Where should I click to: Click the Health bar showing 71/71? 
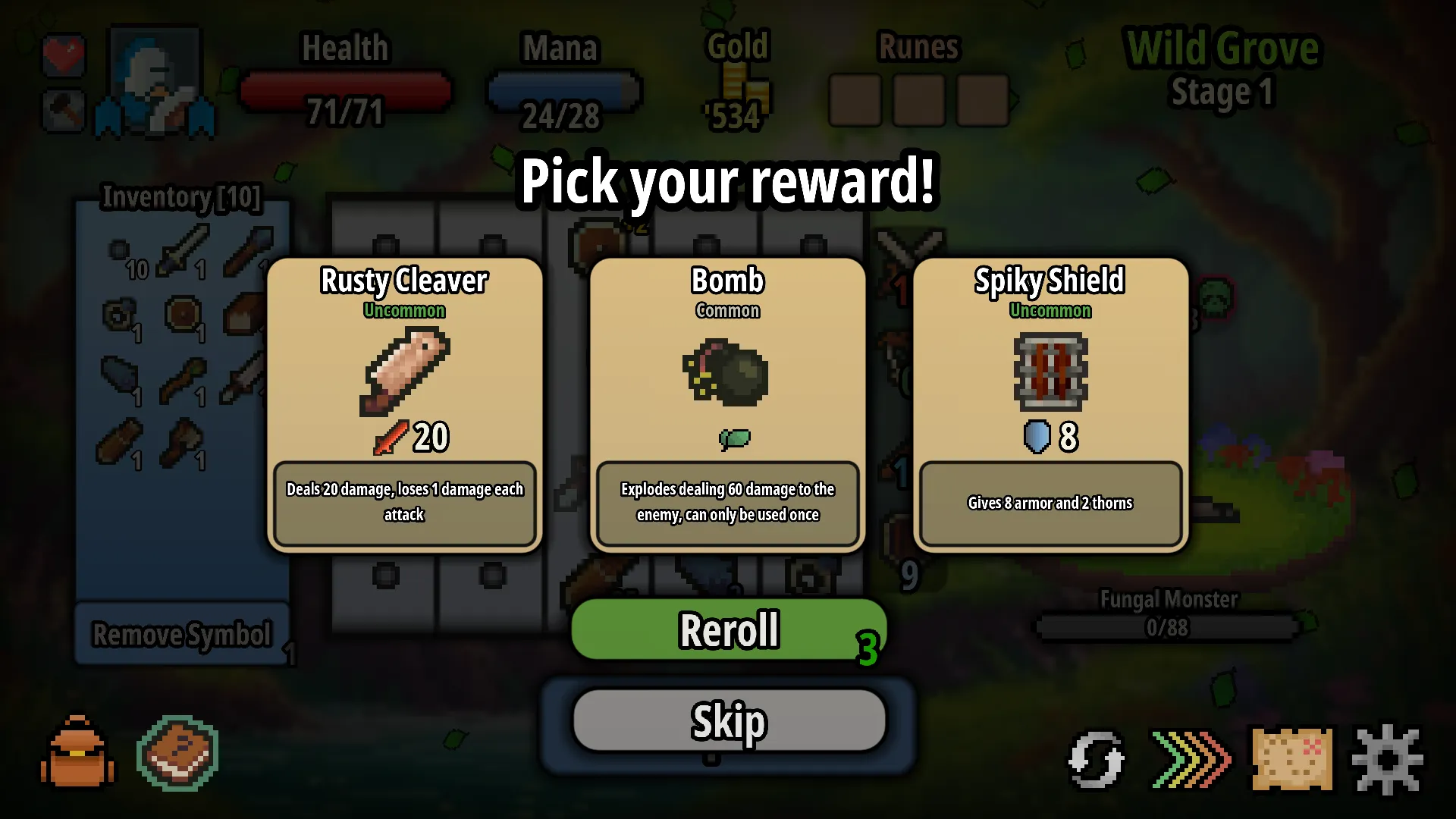(347, 91)
